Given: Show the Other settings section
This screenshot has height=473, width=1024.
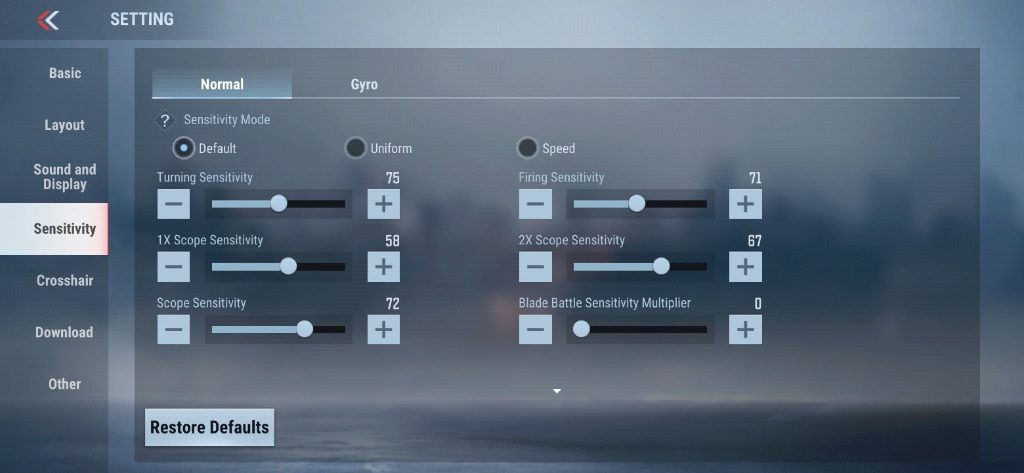Looking at the screenshot, I should [x=65, y=384].
